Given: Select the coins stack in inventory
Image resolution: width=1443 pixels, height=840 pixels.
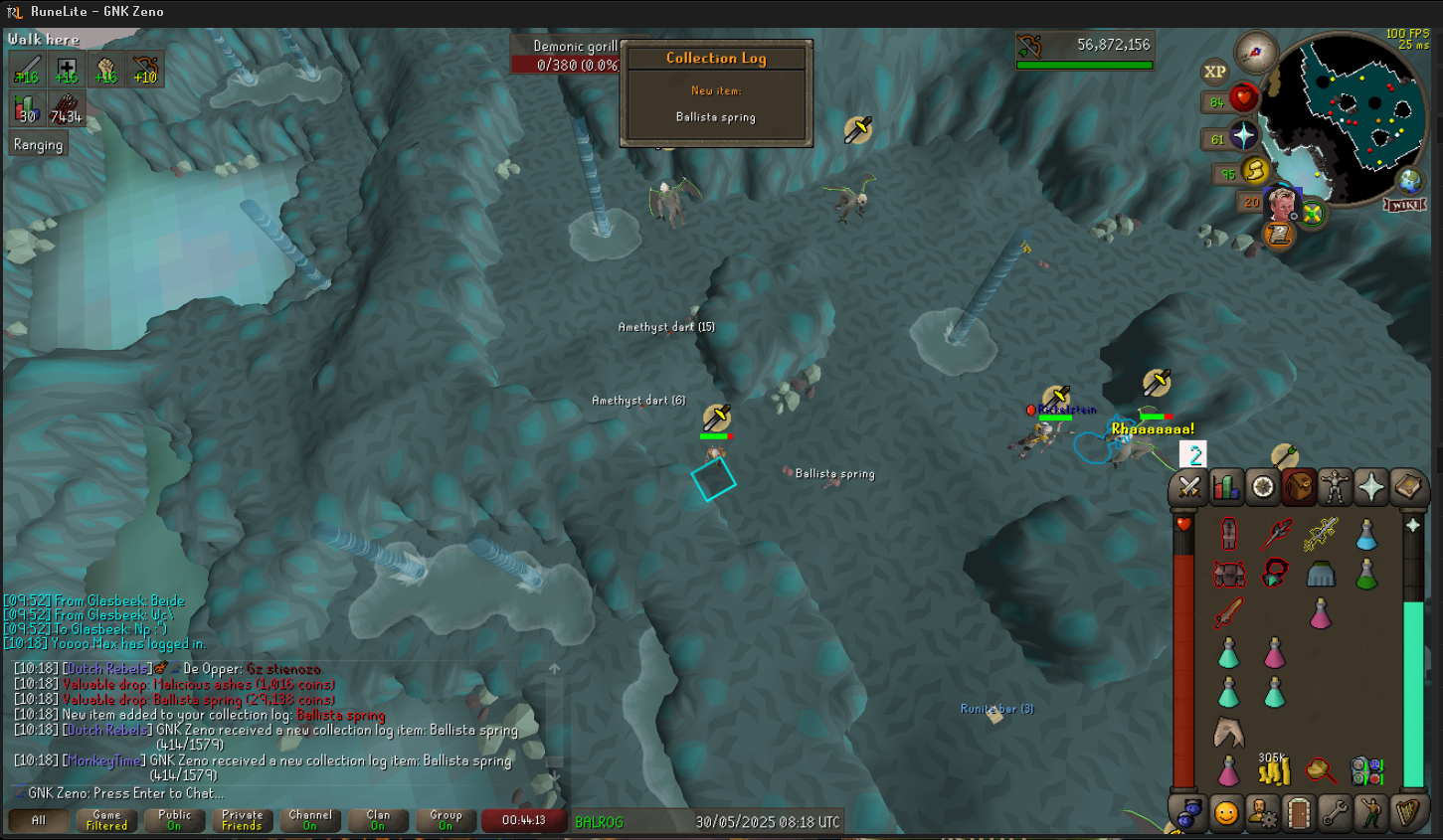Looking at the screenshot, I should 1274,768.
